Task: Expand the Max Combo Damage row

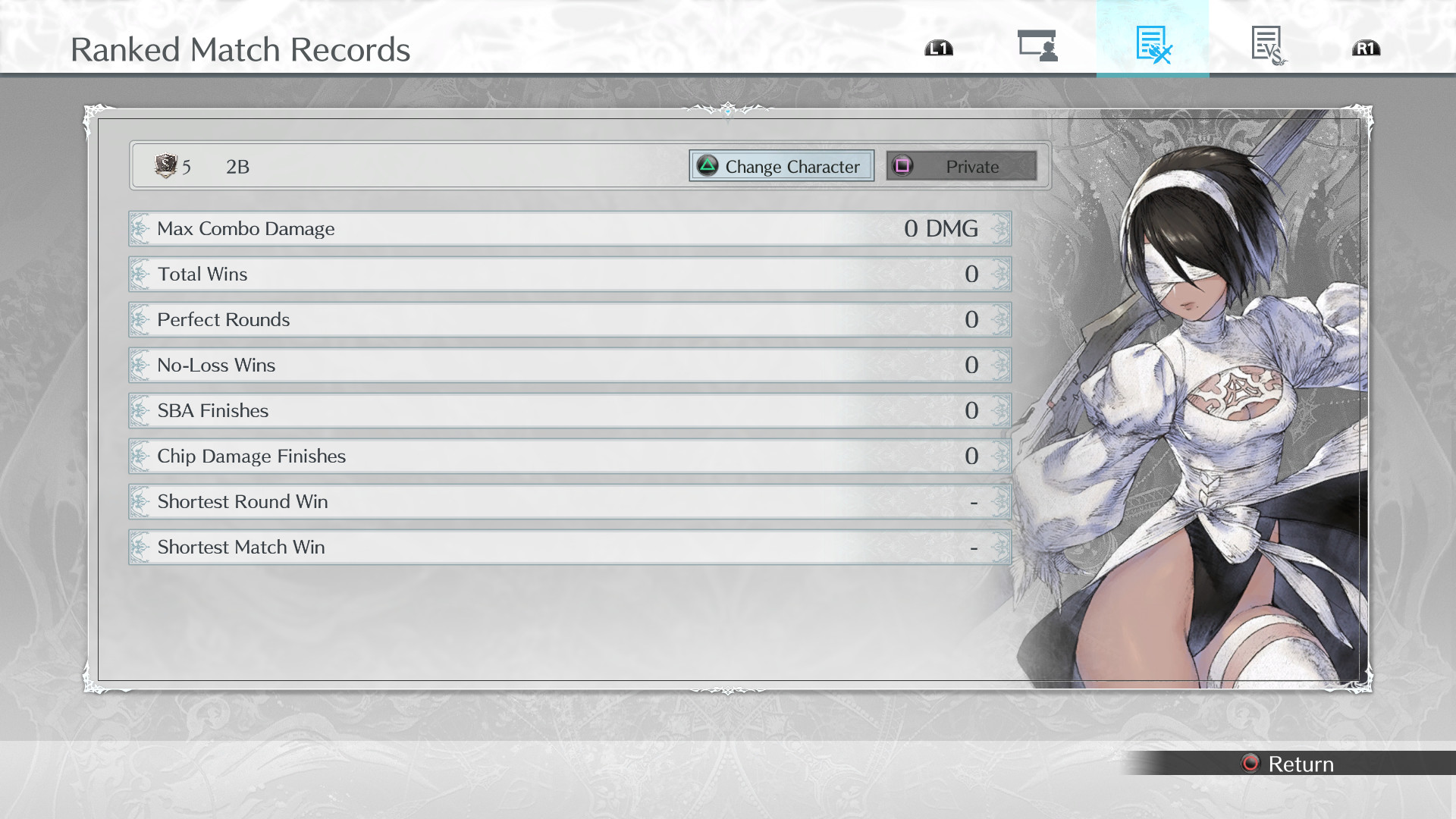Action: click(x=569, y=228)
